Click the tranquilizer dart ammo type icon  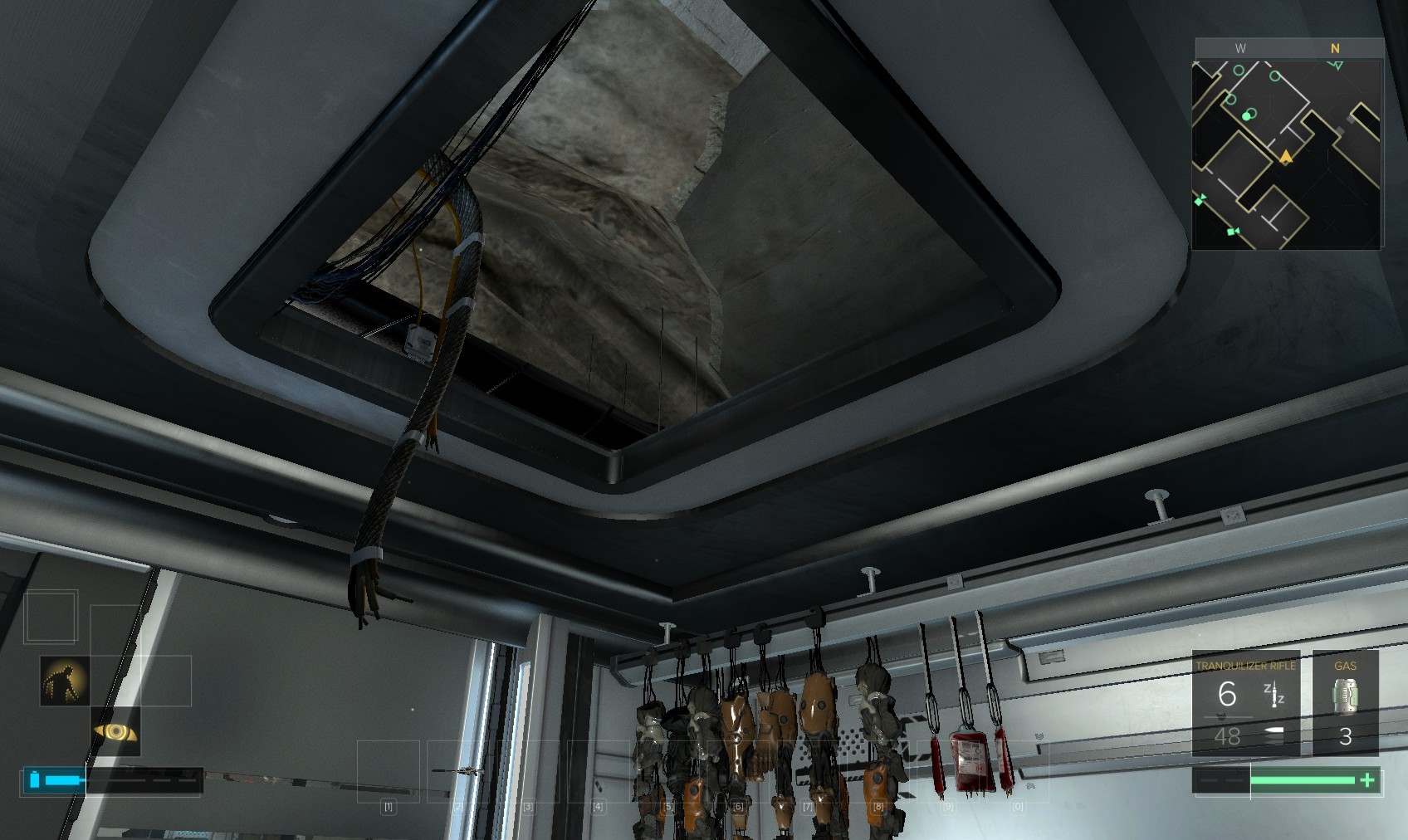click(x=1274, y=694)
